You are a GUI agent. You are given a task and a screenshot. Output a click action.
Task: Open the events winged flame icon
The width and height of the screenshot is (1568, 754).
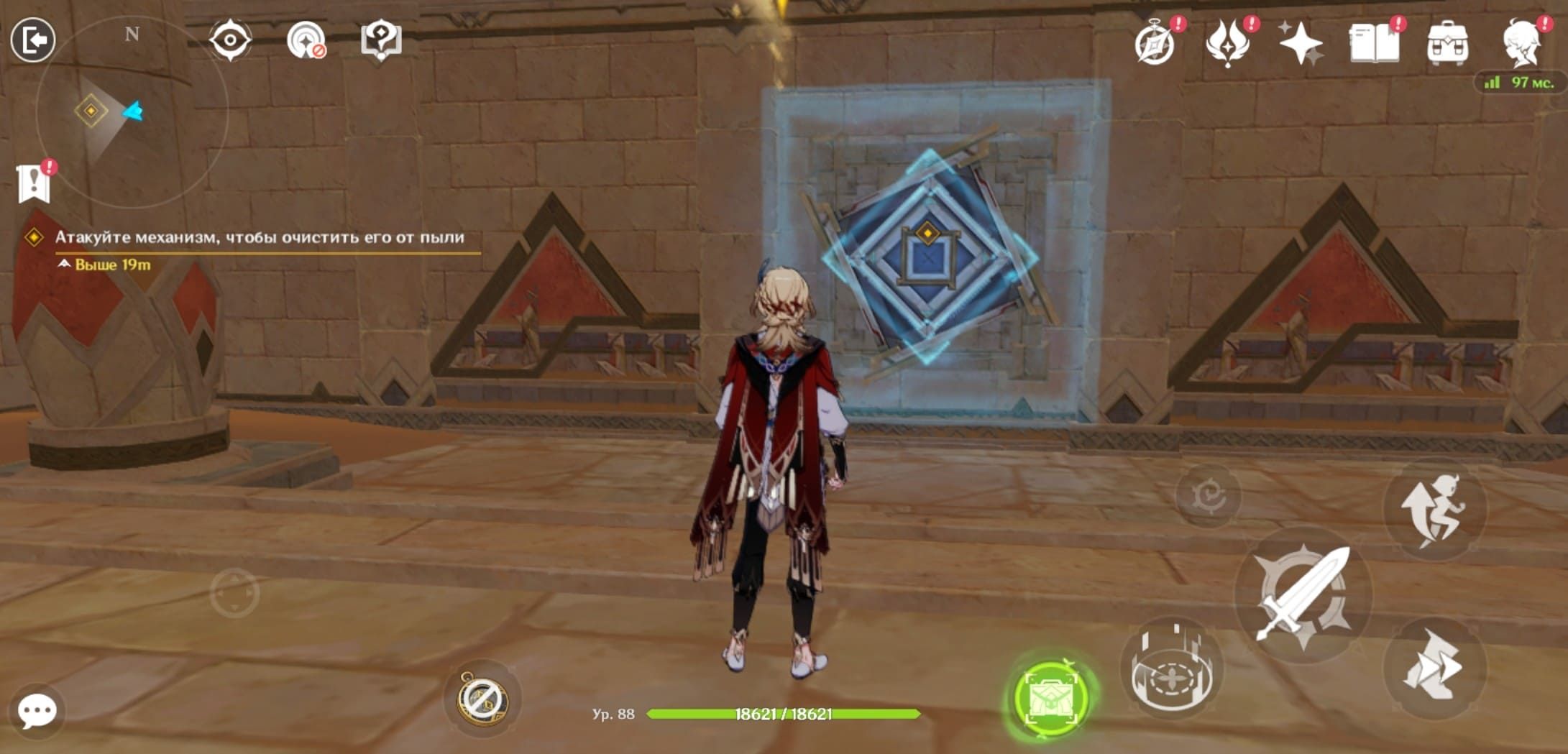pyautogui.click(x=1228, y=43)
